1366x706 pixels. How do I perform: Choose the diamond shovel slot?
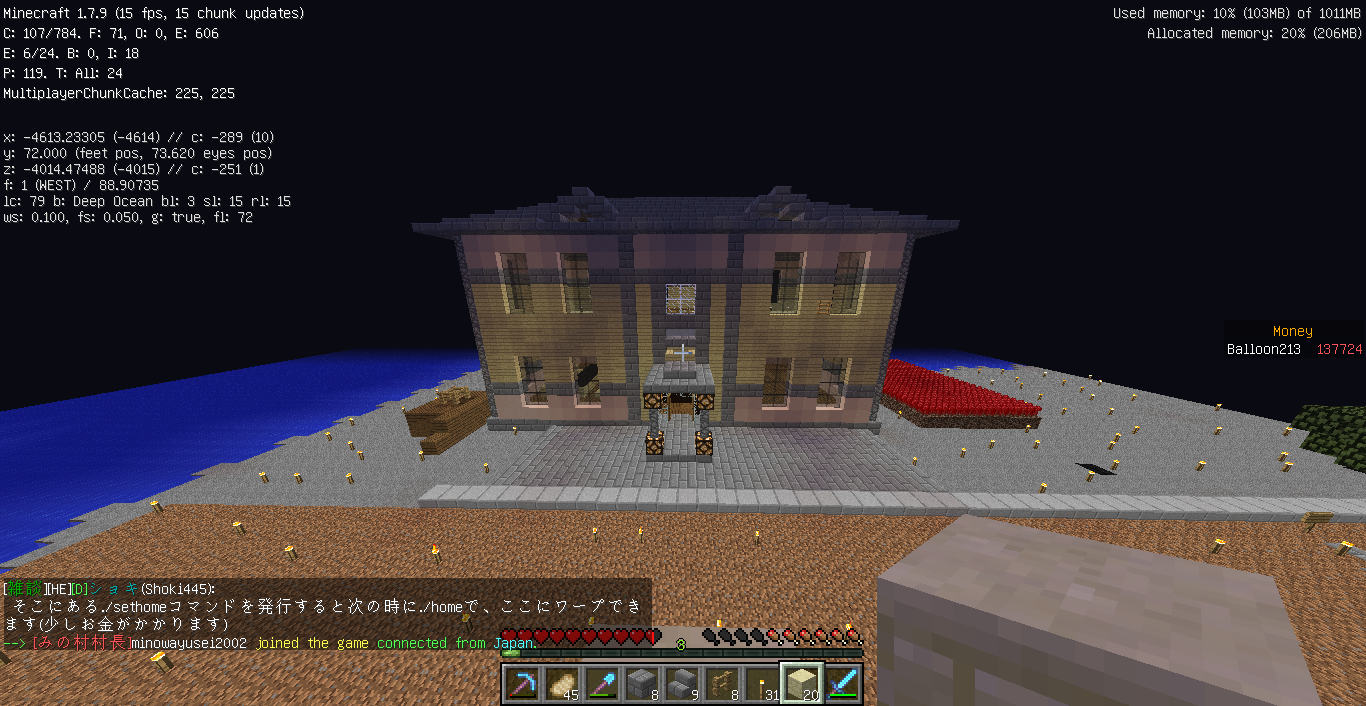pos(602,685)
